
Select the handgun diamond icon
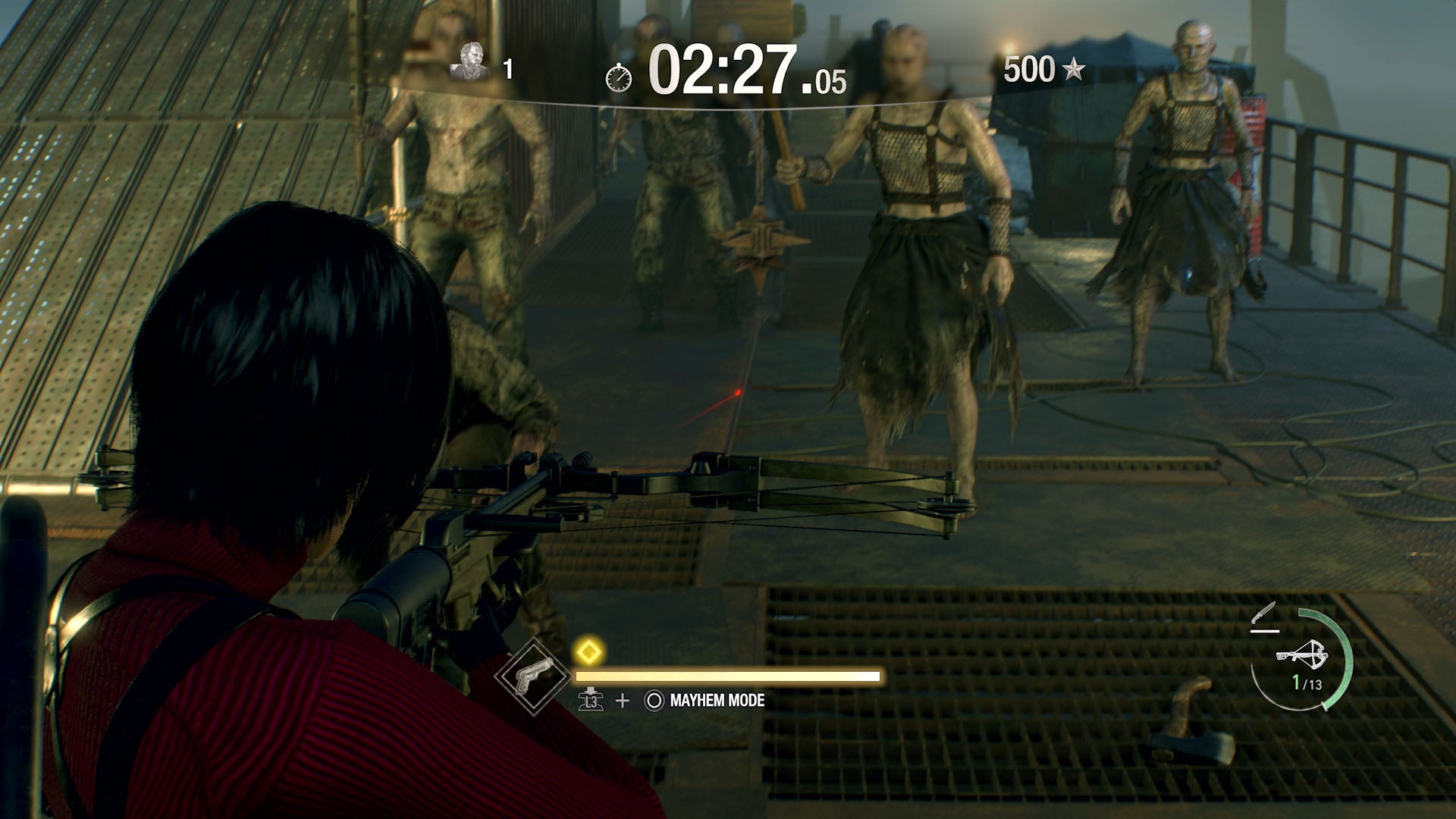pos(532,677)
